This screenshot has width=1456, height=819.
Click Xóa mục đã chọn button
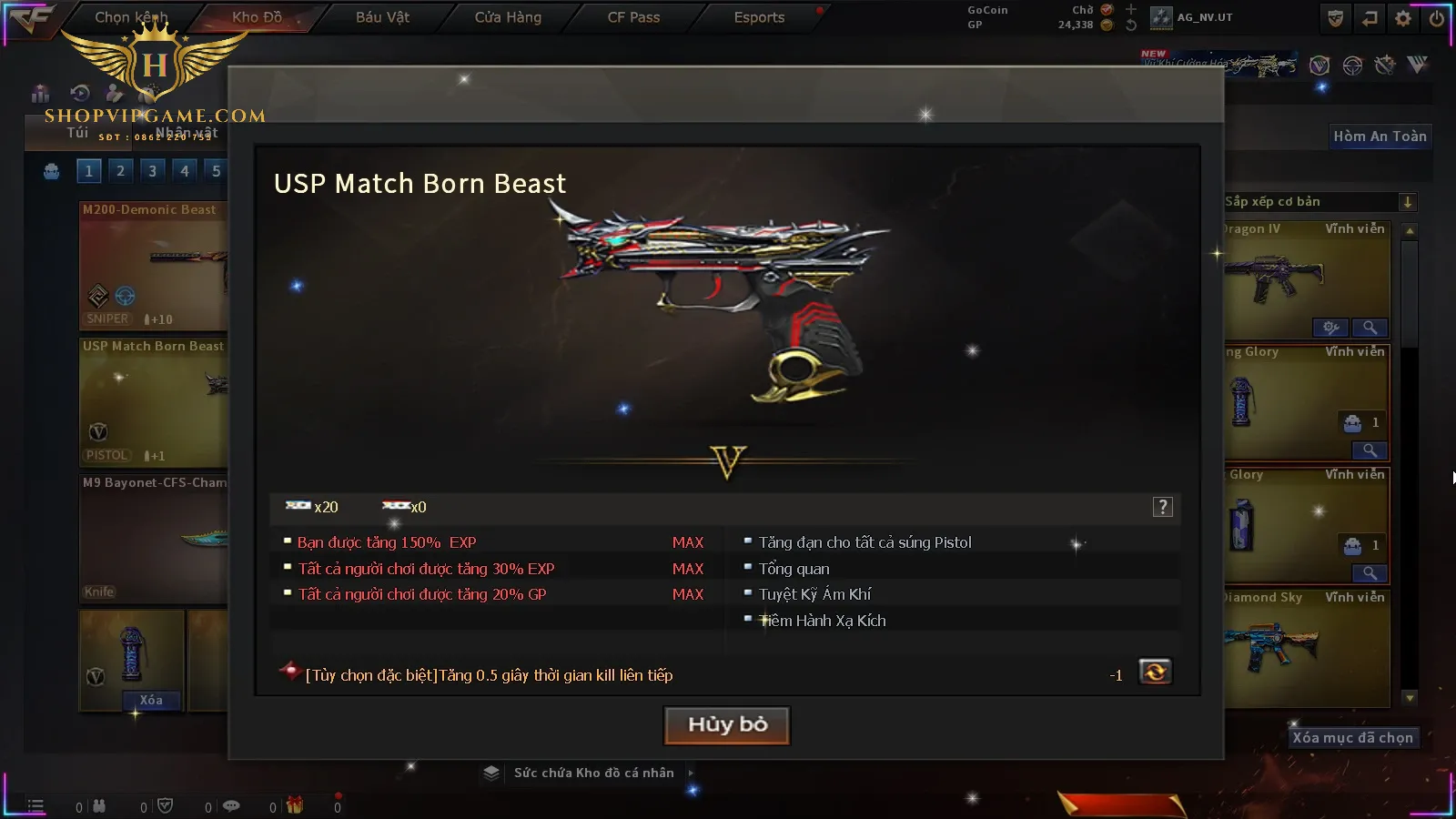point(1352,738)
